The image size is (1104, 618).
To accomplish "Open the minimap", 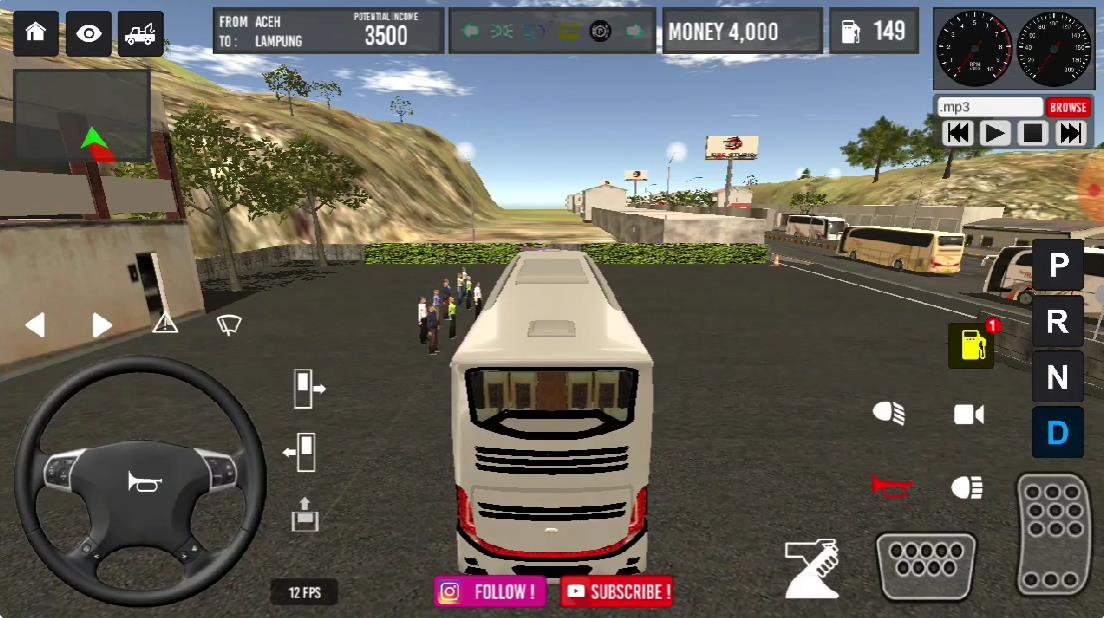I will click(82, 115).
